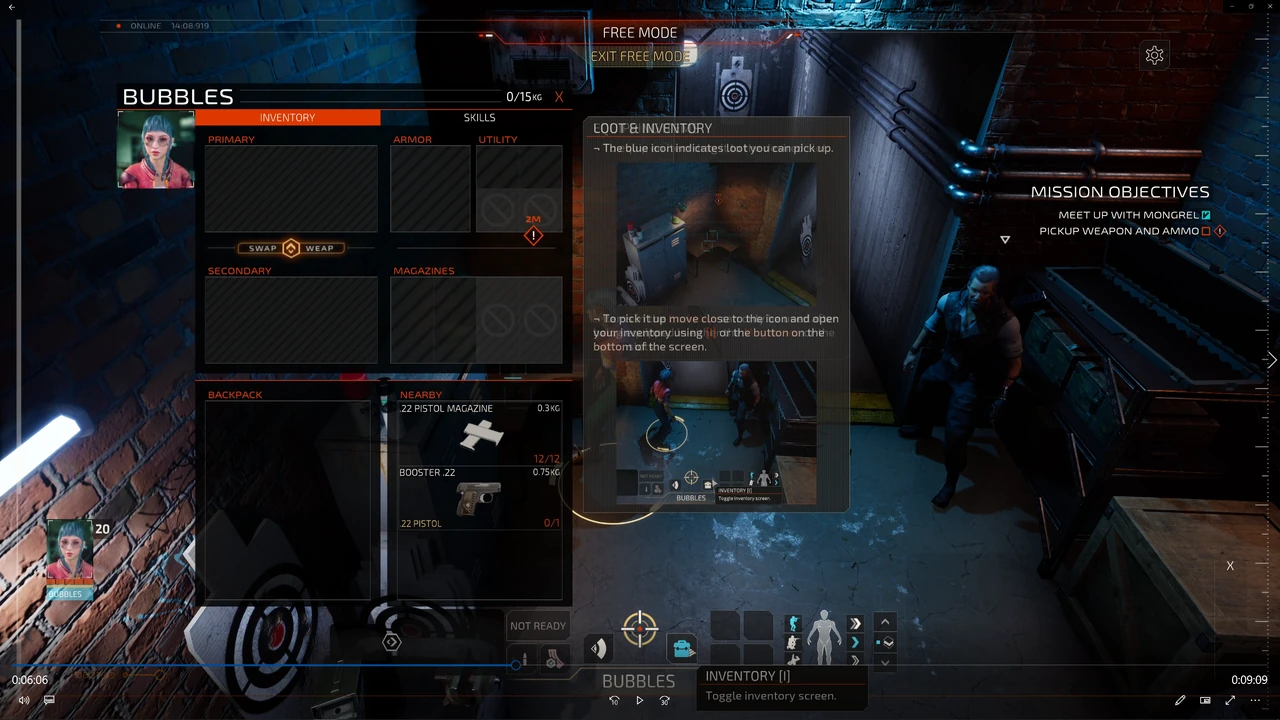Mute the video with the speaker icon
This screenshot has height=720, width=1280.
pos(24,699)
